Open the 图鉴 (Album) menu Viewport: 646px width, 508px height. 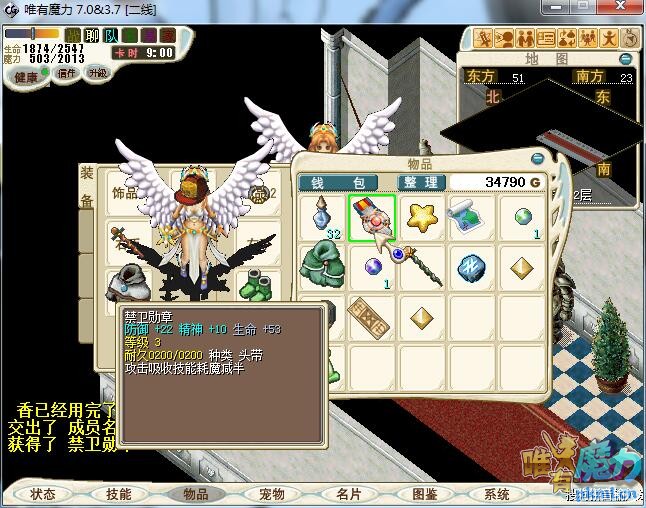coord(425,494)
